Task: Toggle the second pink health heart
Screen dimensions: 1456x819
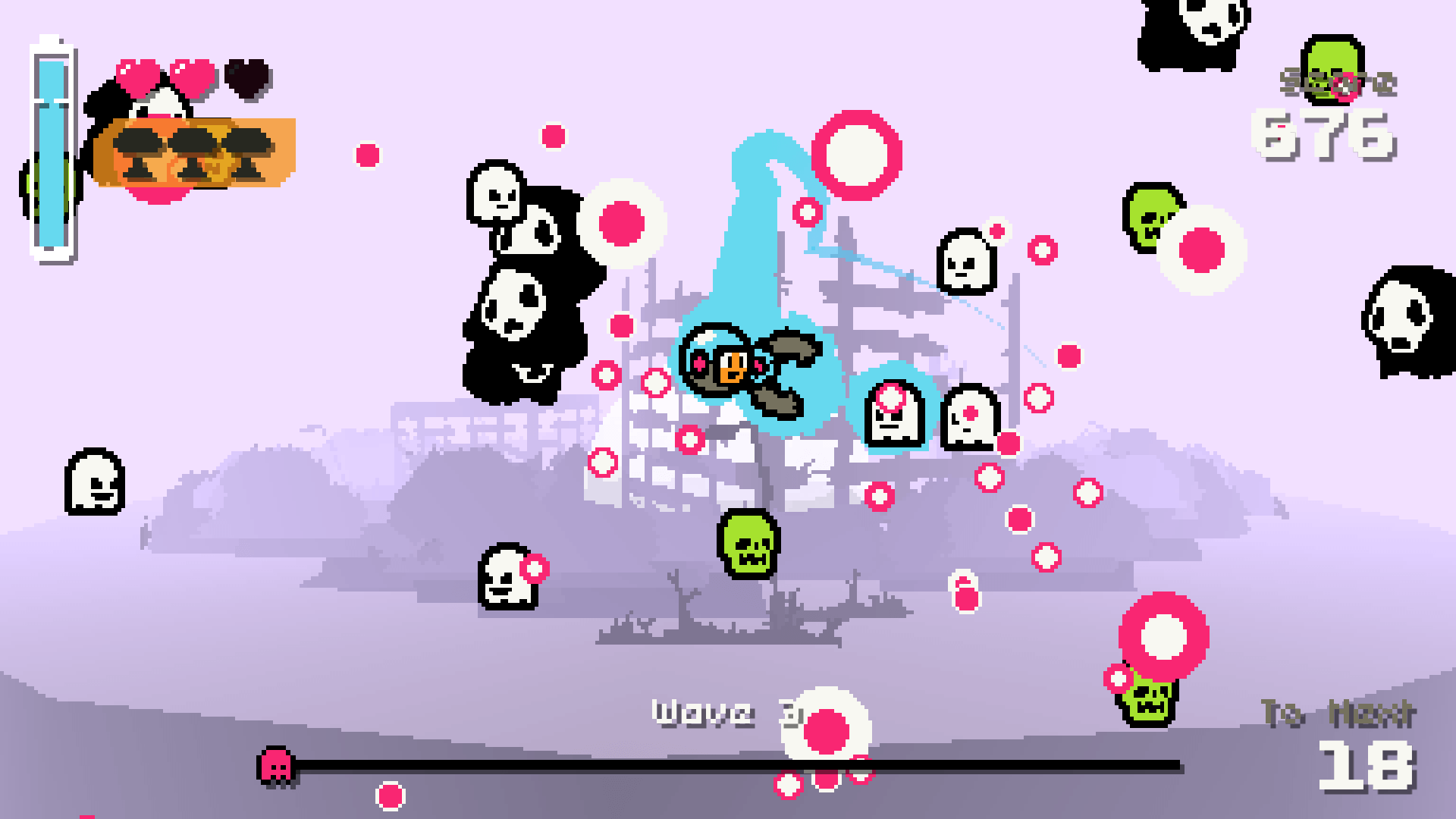Action: tap(190, 76)
